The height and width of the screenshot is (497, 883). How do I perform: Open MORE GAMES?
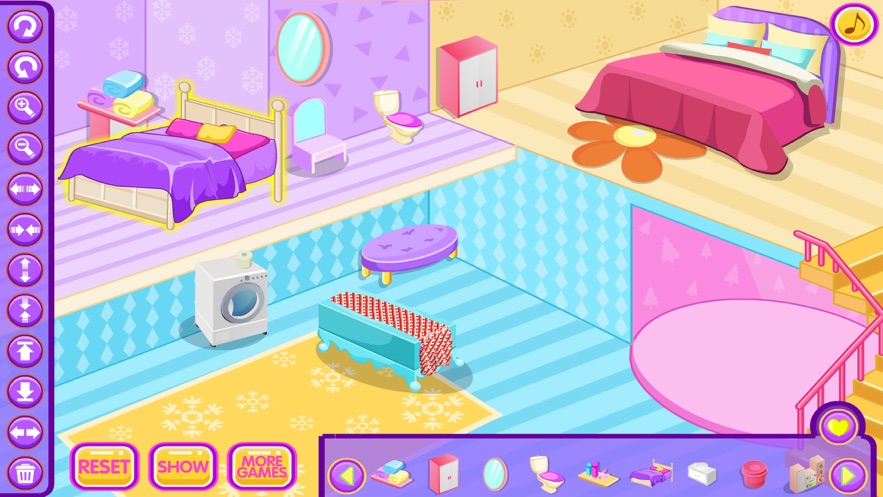click(262, 466)
